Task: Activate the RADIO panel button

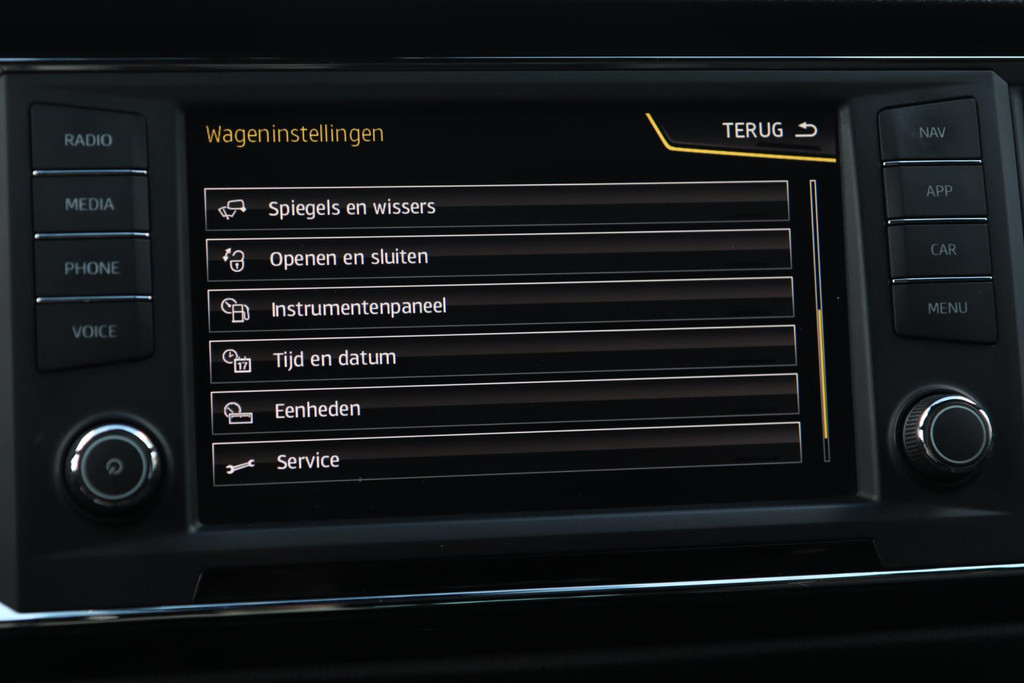Action: point(89,140)
